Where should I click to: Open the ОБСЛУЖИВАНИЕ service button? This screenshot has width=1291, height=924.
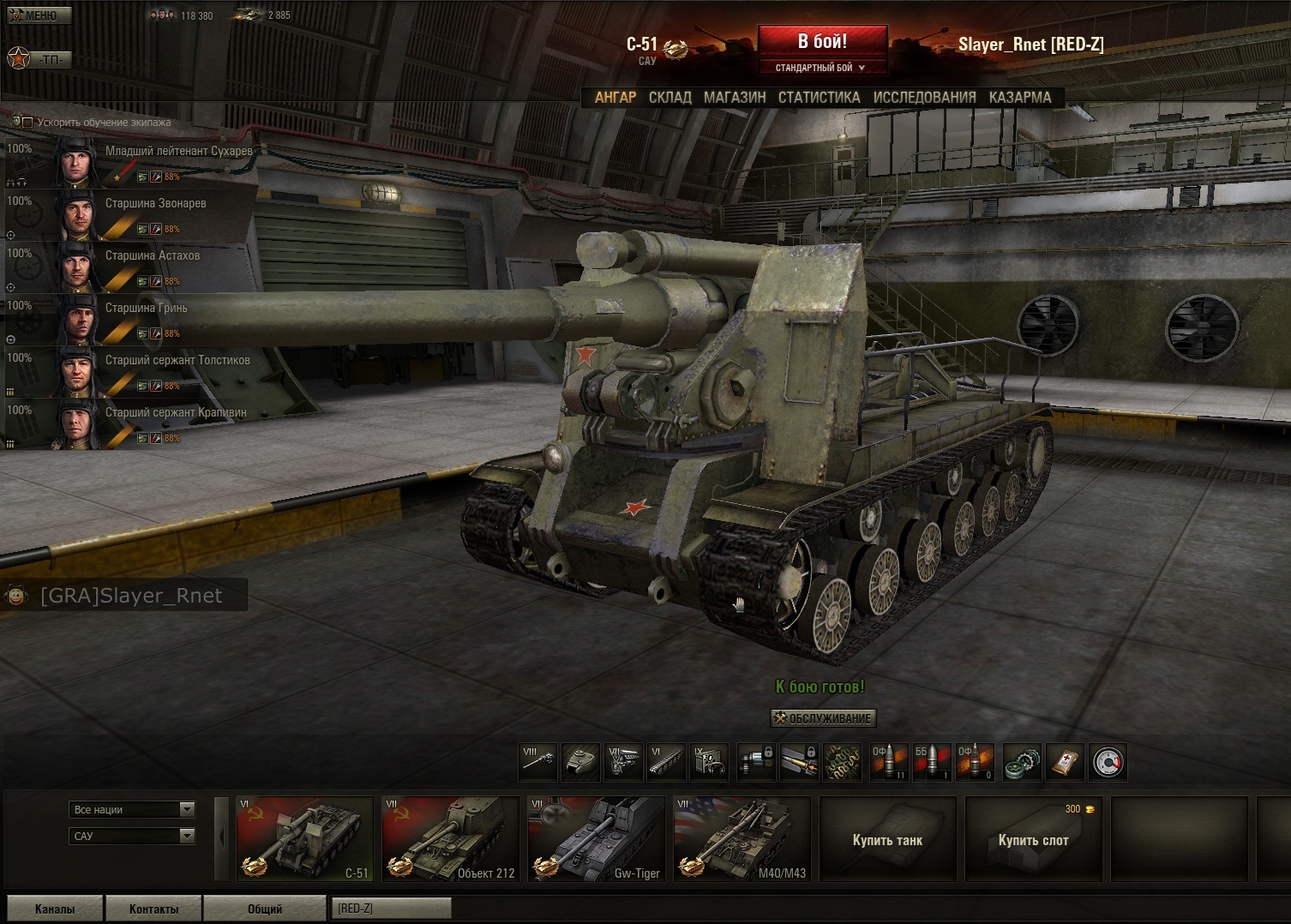pyautogui.click(x=822, y=718)
